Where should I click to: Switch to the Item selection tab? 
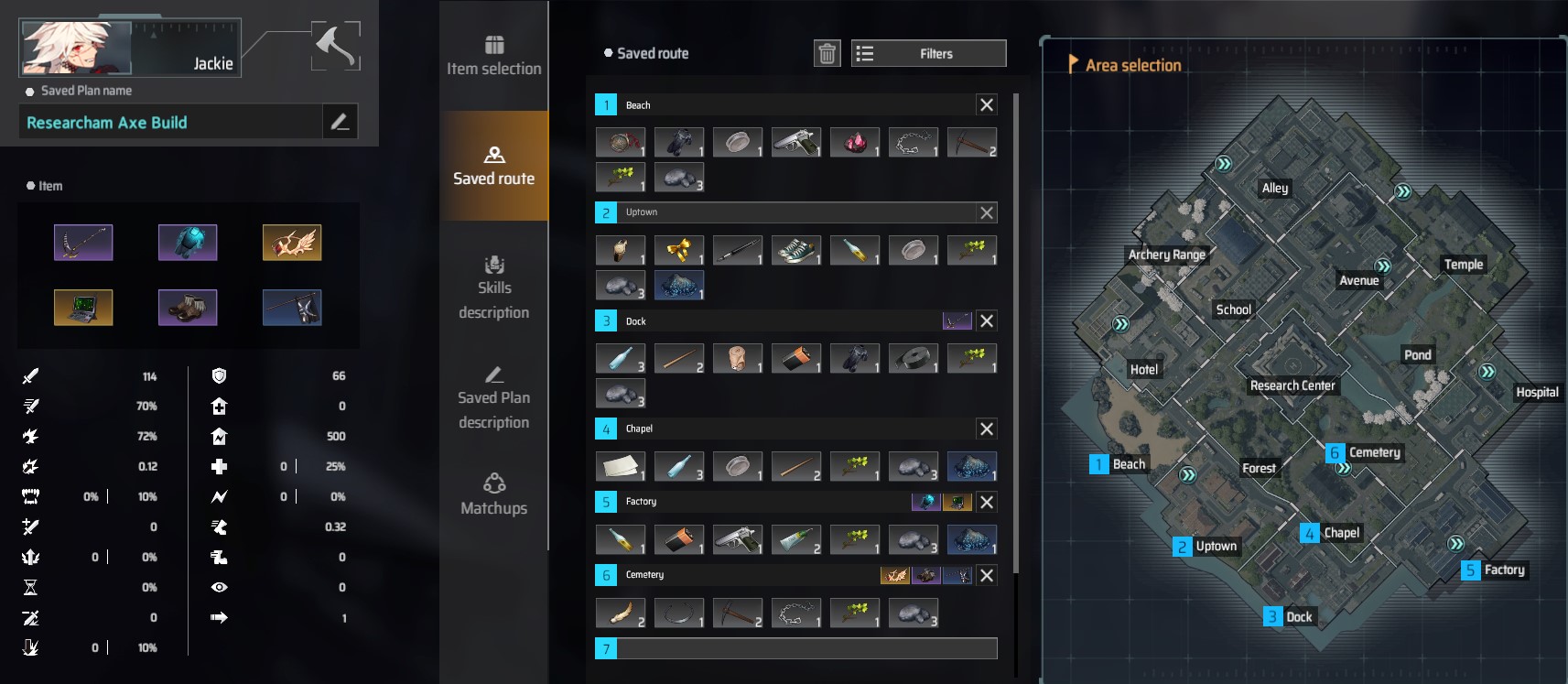(493, 56)
